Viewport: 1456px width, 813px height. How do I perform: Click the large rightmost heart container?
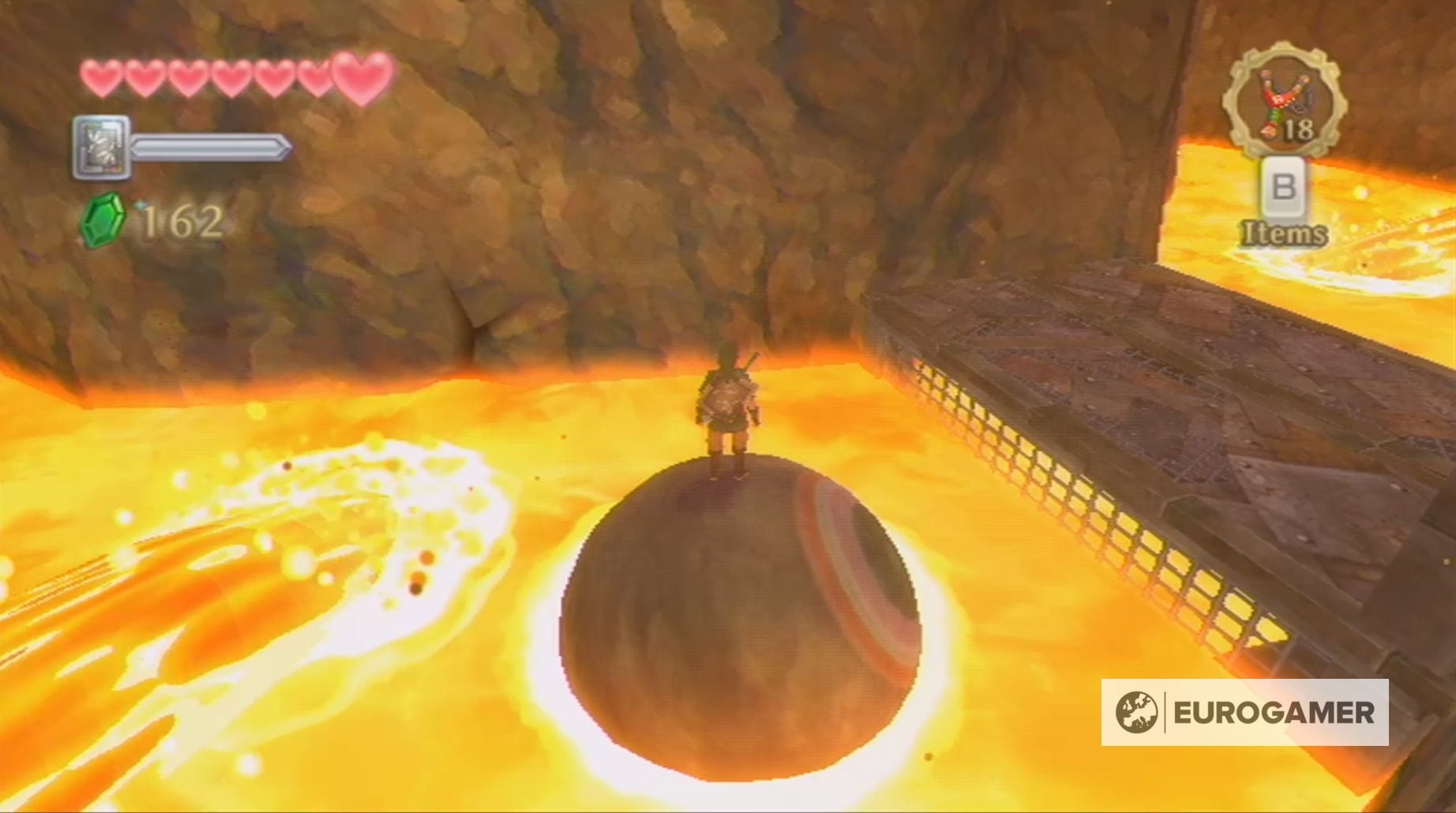(359, 77)
